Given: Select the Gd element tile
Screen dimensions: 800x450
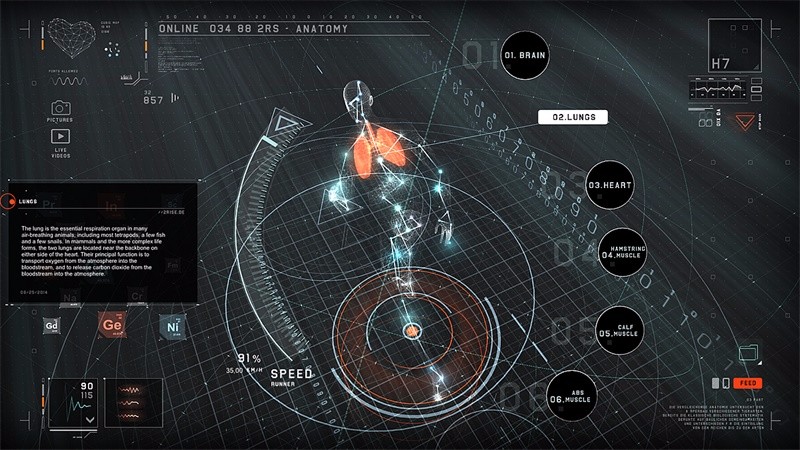Looking at the screenshot, I should [52, 325].
